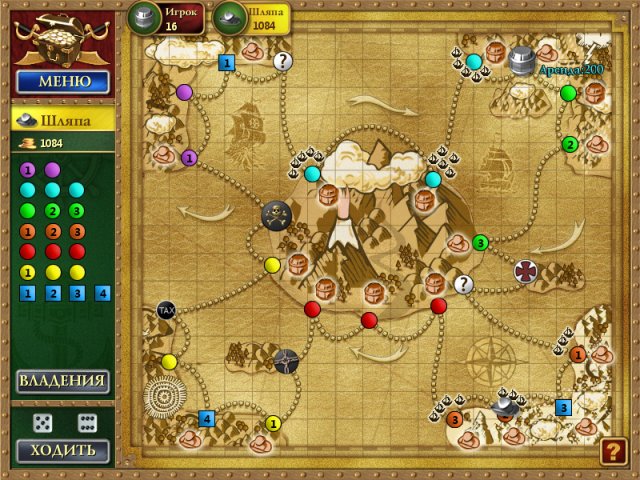The height and width of the screenshot is (480, 640).
Task: Select blue square 2 in side panel
Action: (x=53, y=293)
